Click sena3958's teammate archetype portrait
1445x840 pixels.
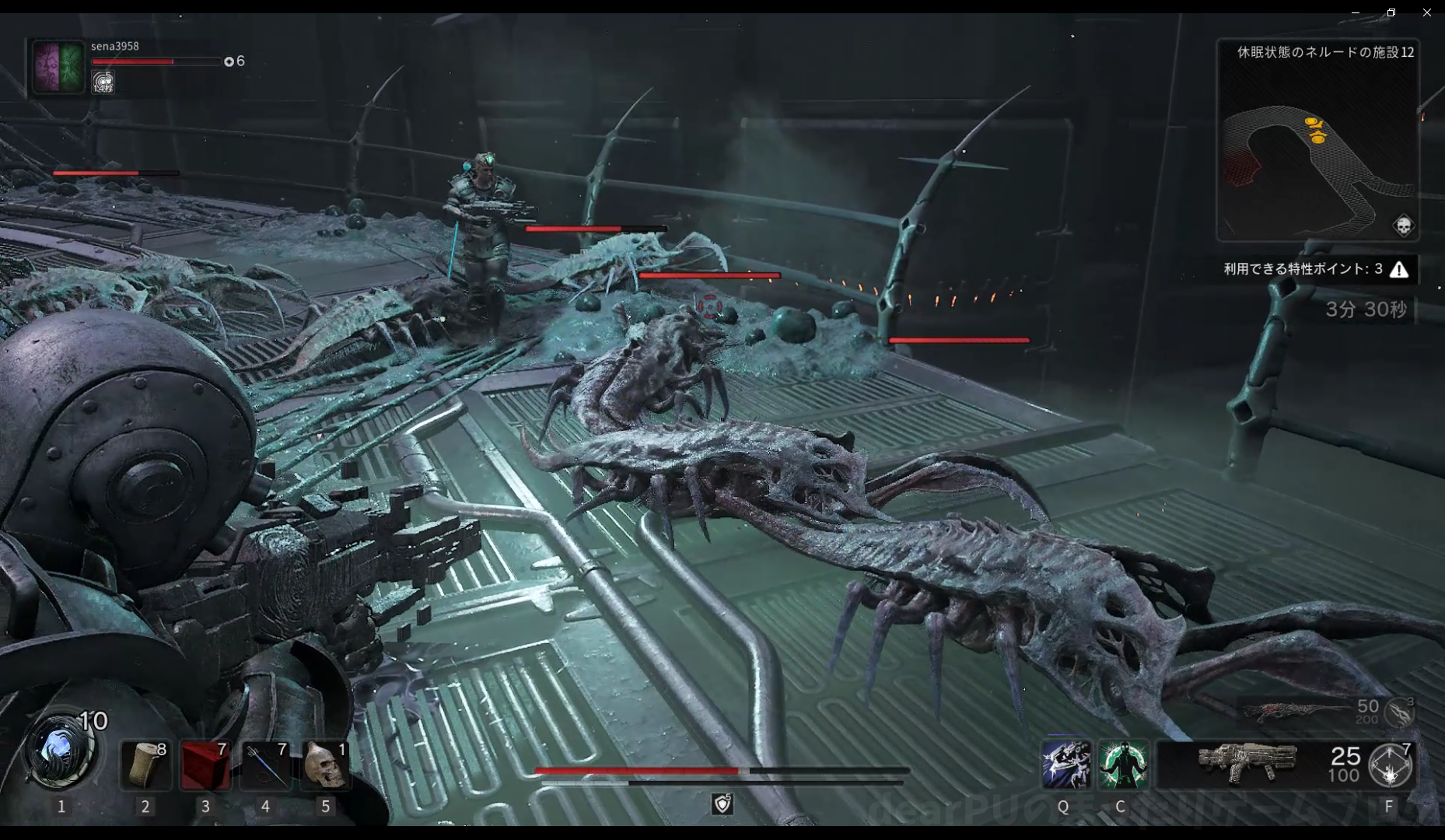coord(58,67)
